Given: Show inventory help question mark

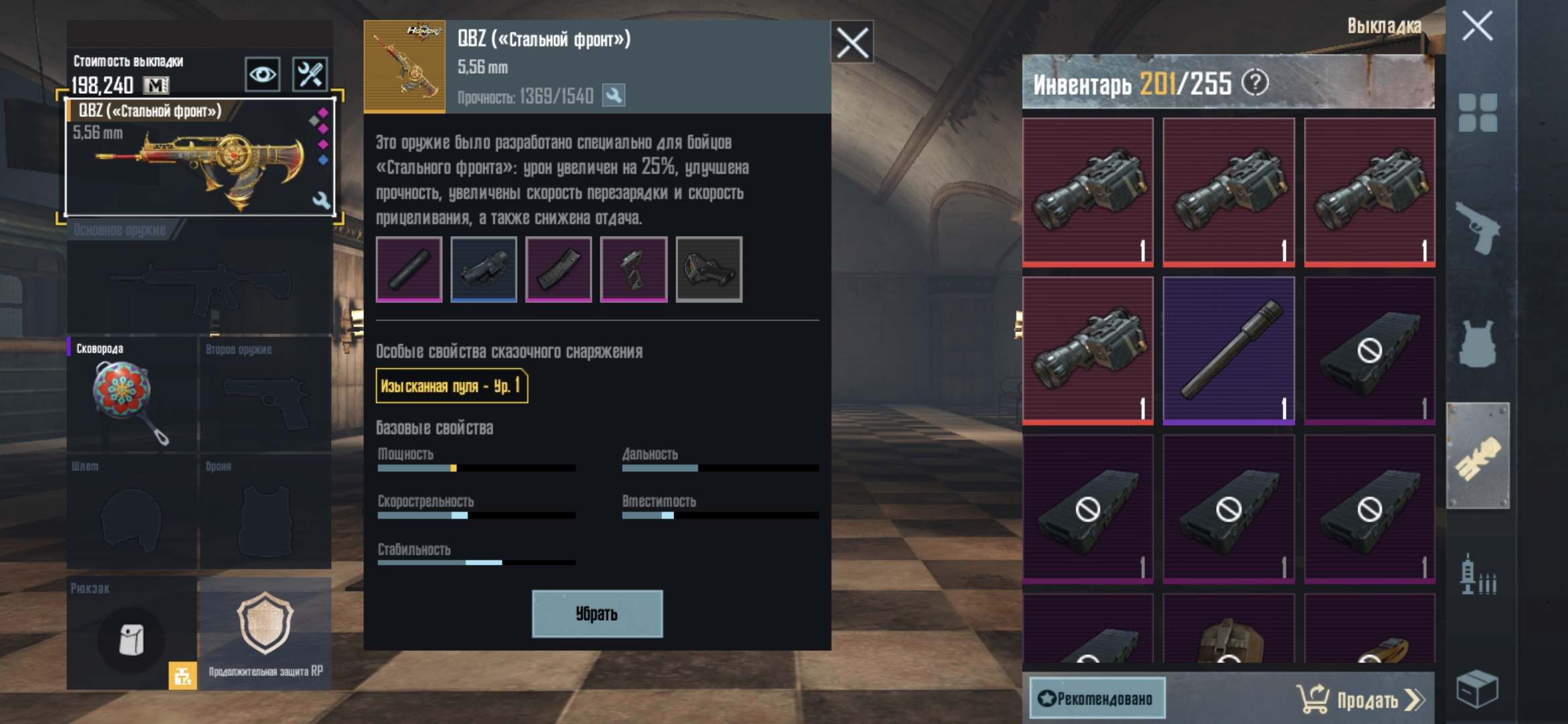Looking at the screenshot, I should (x=1255, y=83).
